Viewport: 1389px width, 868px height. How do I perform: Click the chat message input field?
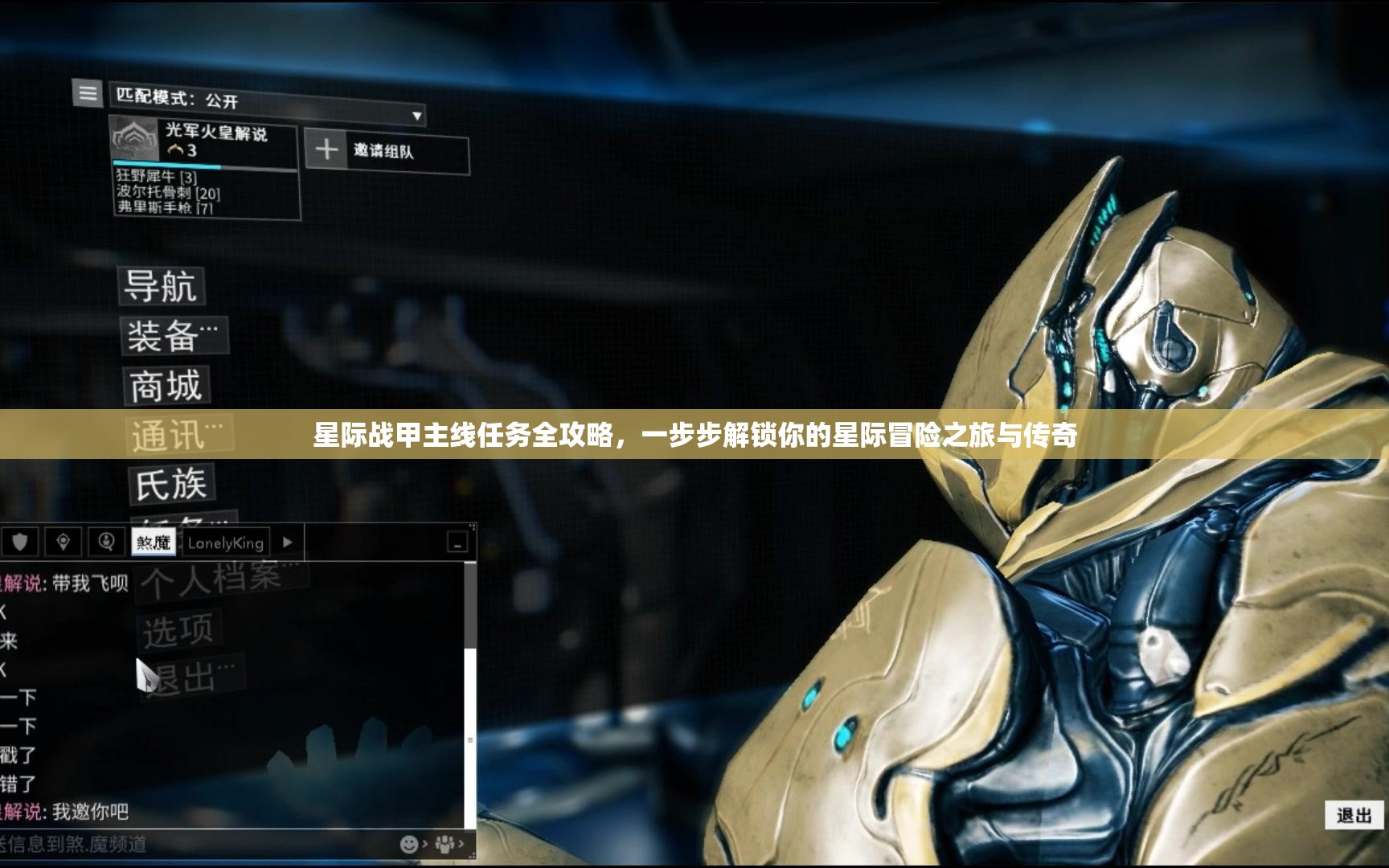point(193,844)
